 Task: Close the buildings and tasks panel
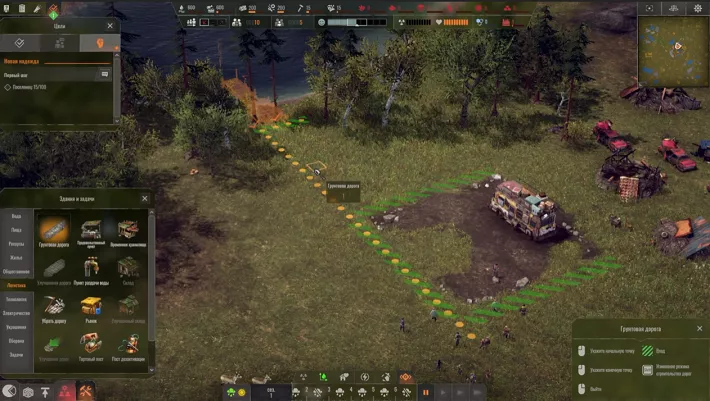(x=144, y=198)
